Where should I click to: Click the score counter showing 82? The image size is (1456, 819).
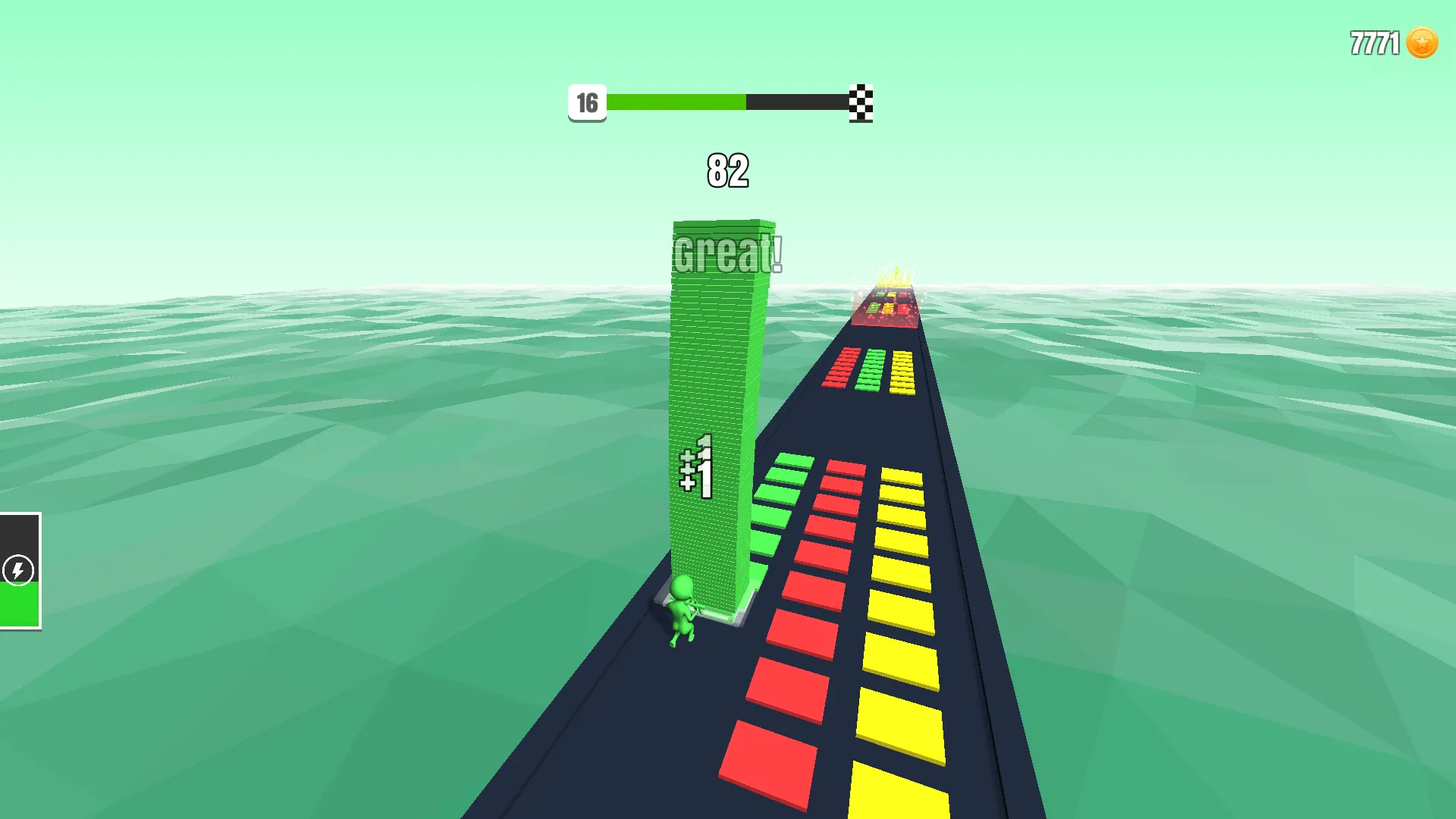(x=726, y=171)
